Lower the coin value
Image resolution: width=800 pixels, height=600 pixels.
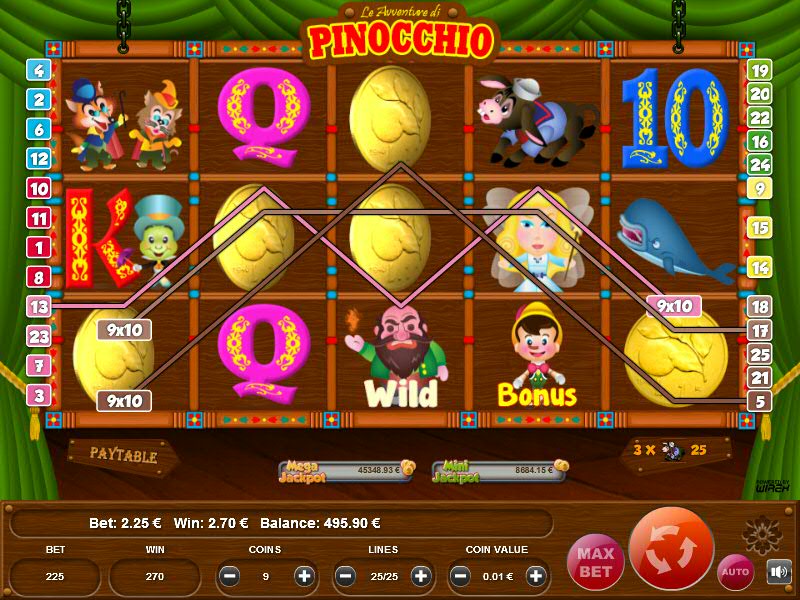click(x=462, y=576)
